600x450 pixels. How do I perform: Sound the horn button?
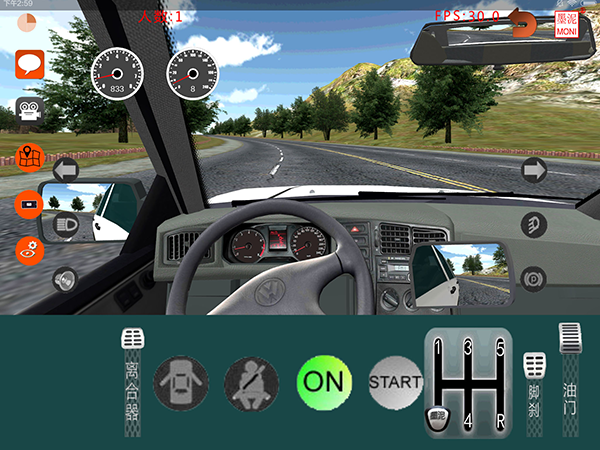66,280
